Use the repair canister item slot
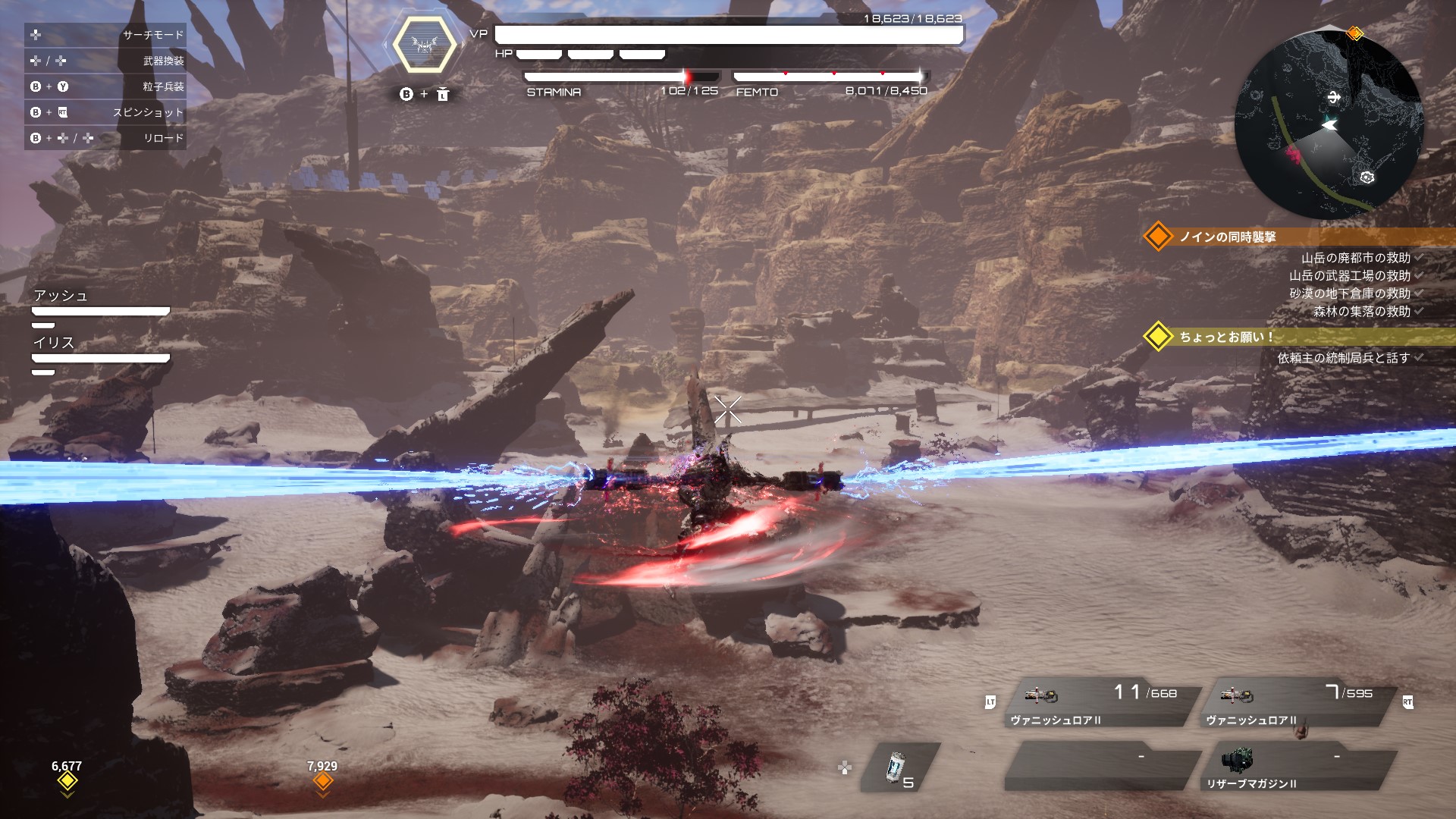The width and height of the screenshot is (1456, 819). 899,767
